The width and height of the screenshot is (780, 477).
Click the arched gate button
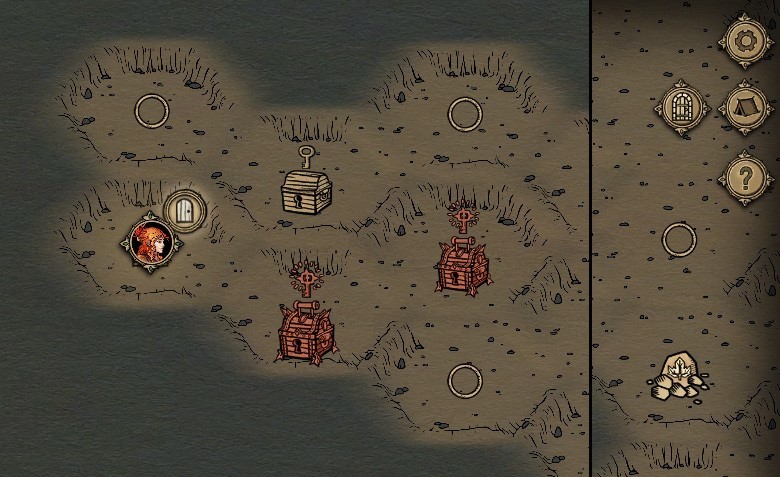[680, 107]
